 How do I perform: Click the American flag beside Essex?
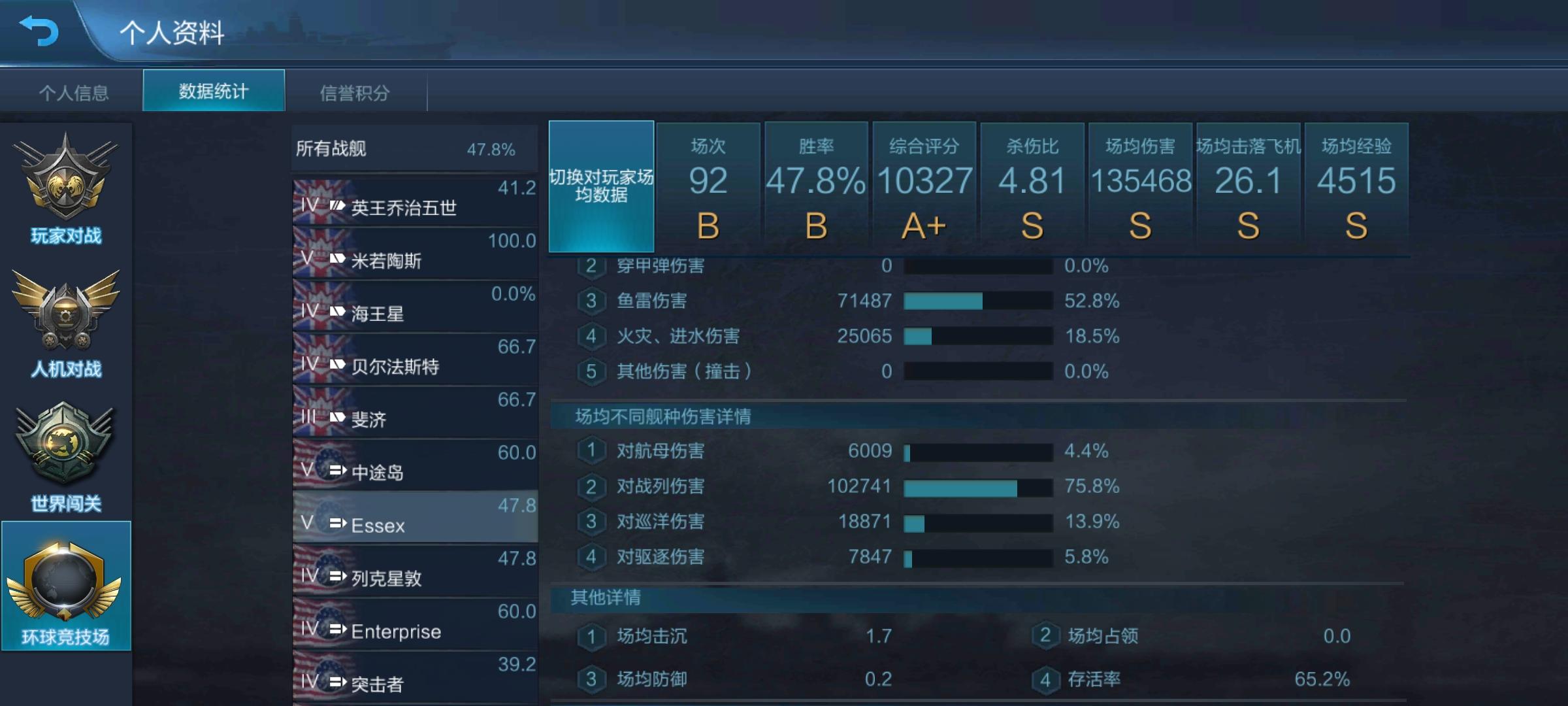pos(325,520)
